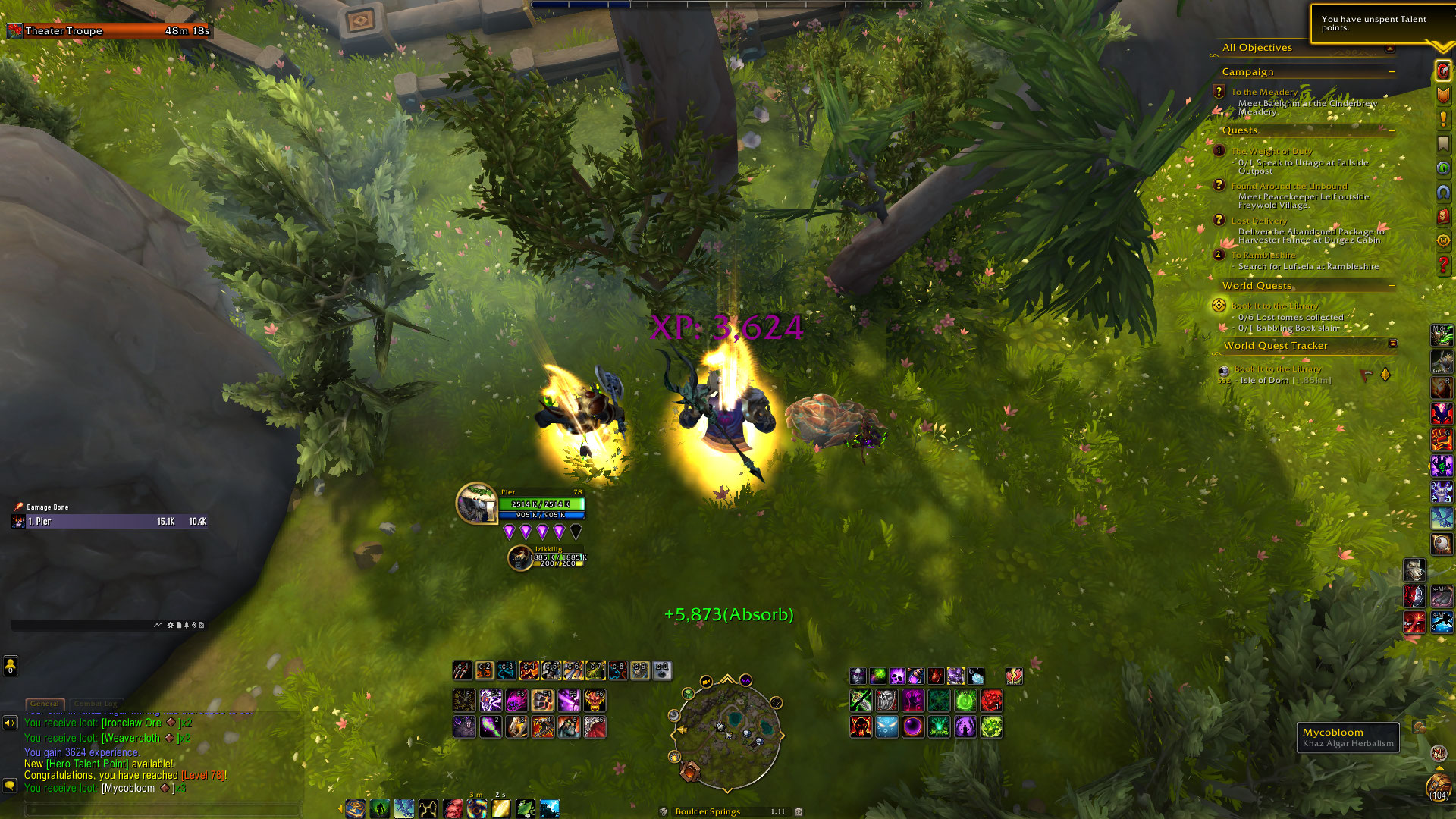Open the Lost Delivery quest entry
This screenshot has height=819, width=1456.
(1259, 221)
